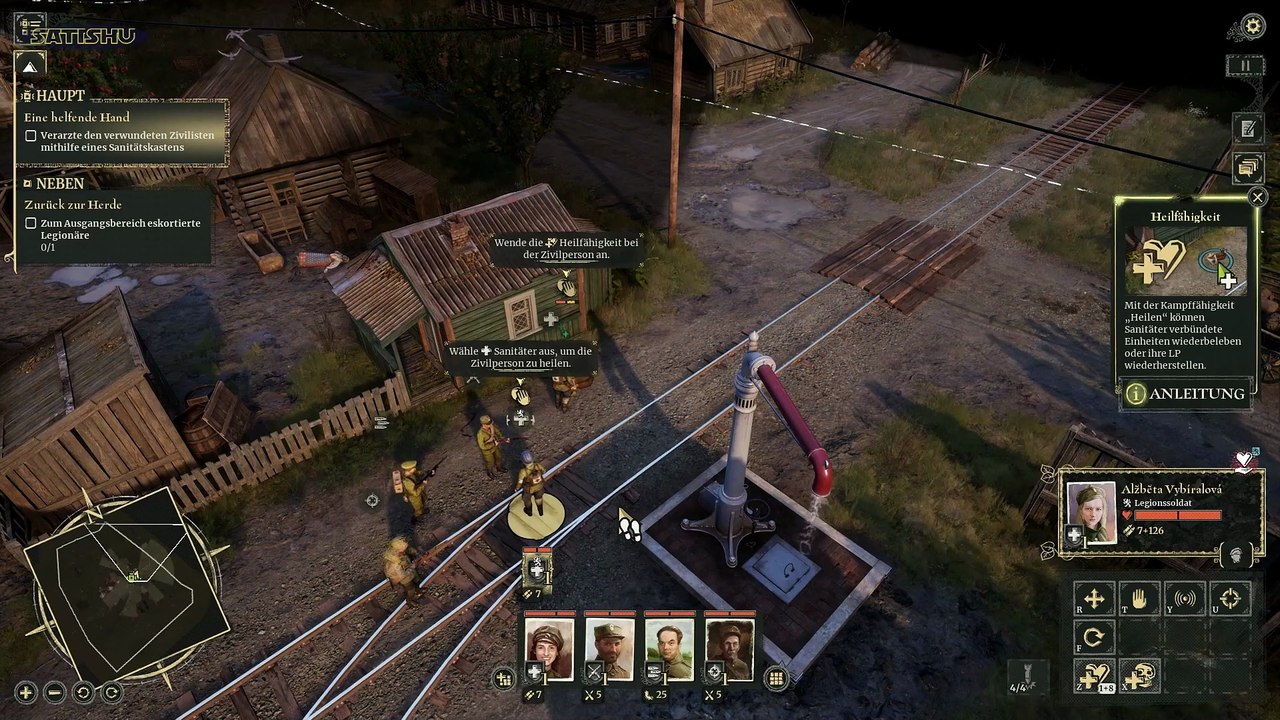Pause the game with the pause button

coord(1246,66)
